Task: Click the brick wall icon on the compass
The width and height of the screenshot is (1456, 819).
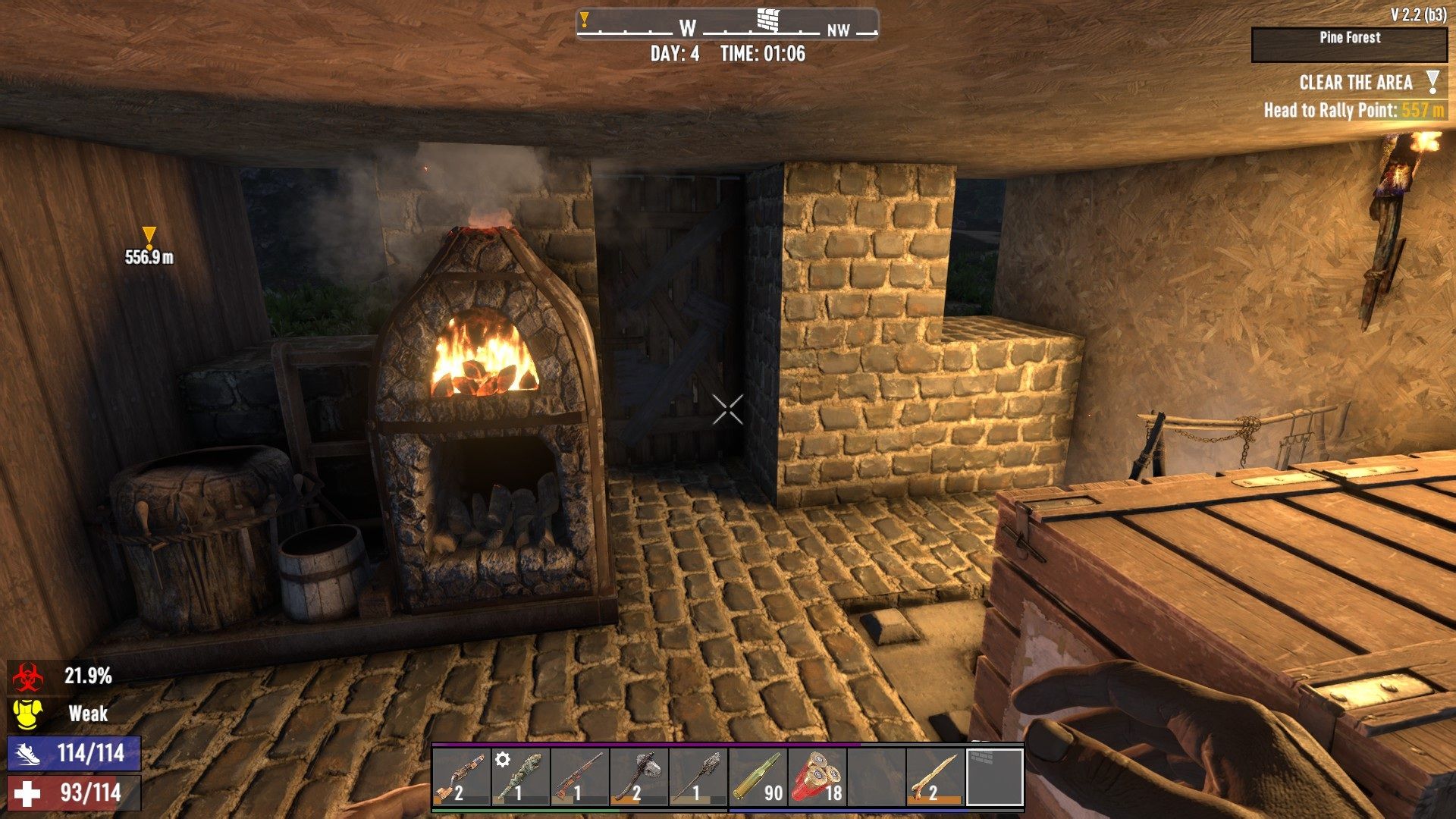Action: coord(768,20)
